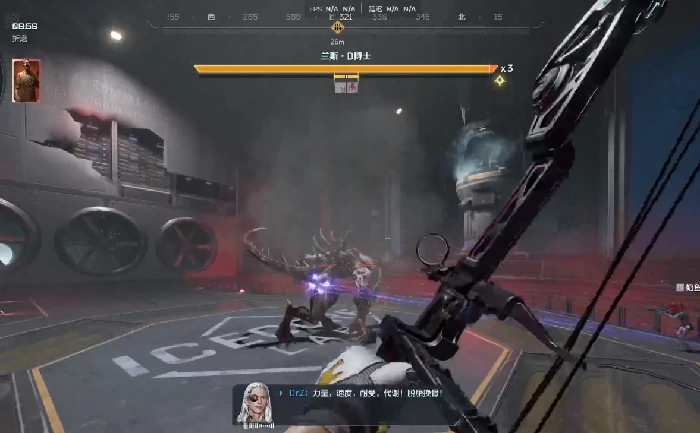Click the gold diamond beside the x3 counter

pos(499,80)
